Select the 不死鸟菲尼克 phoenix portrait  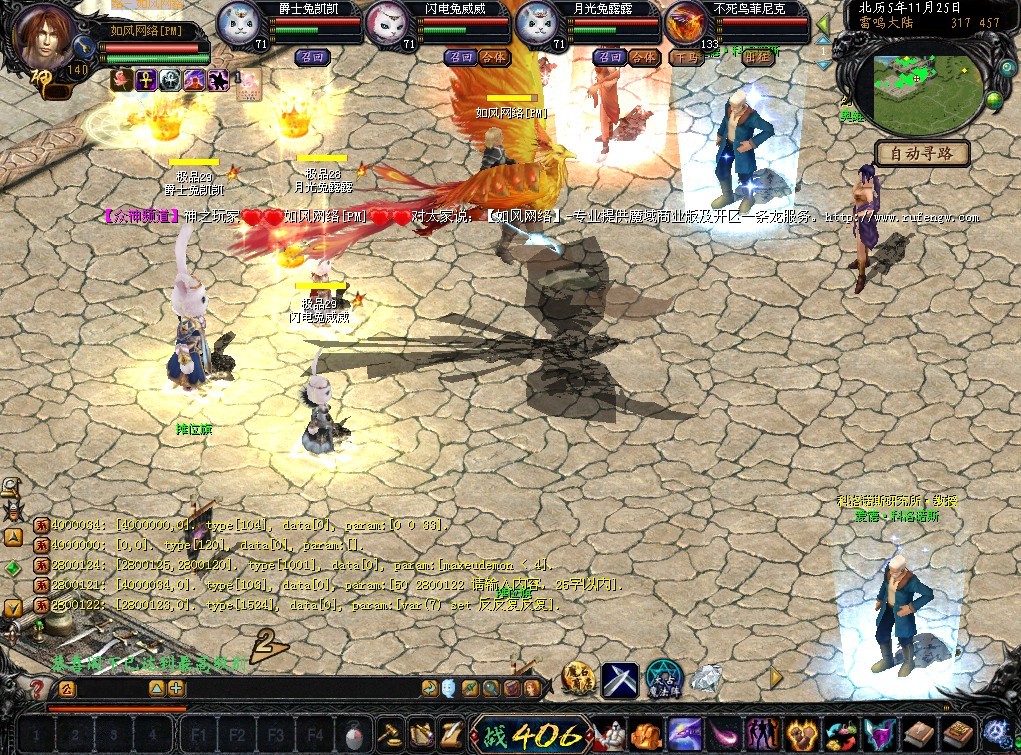click(x=688, y=24)
